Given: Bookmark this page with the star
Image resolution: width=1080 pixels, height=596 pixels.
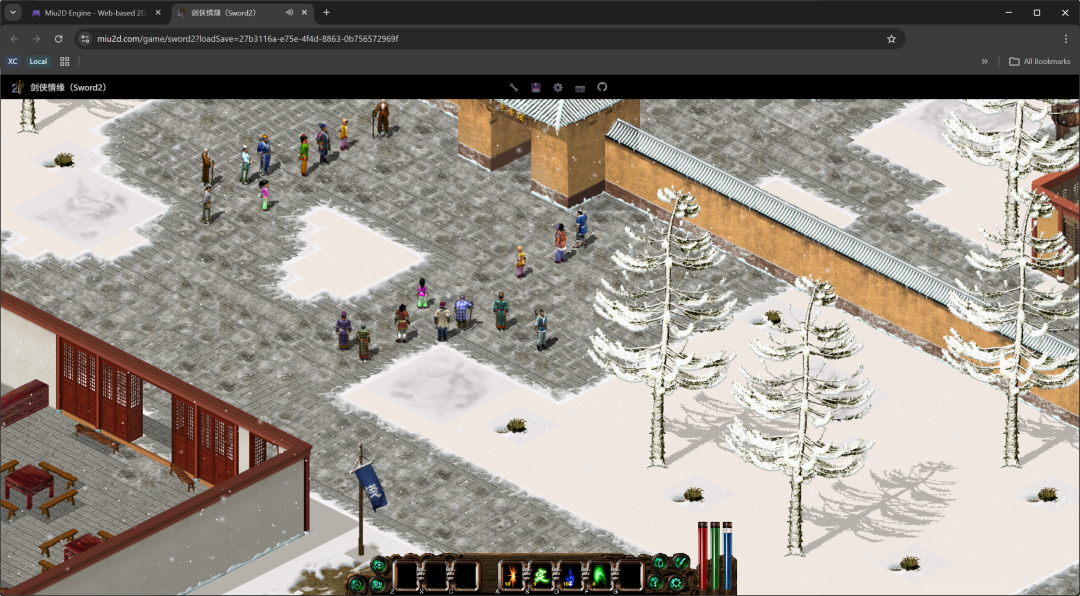Looking at the screenshot, I should click(x=891, y=39).
